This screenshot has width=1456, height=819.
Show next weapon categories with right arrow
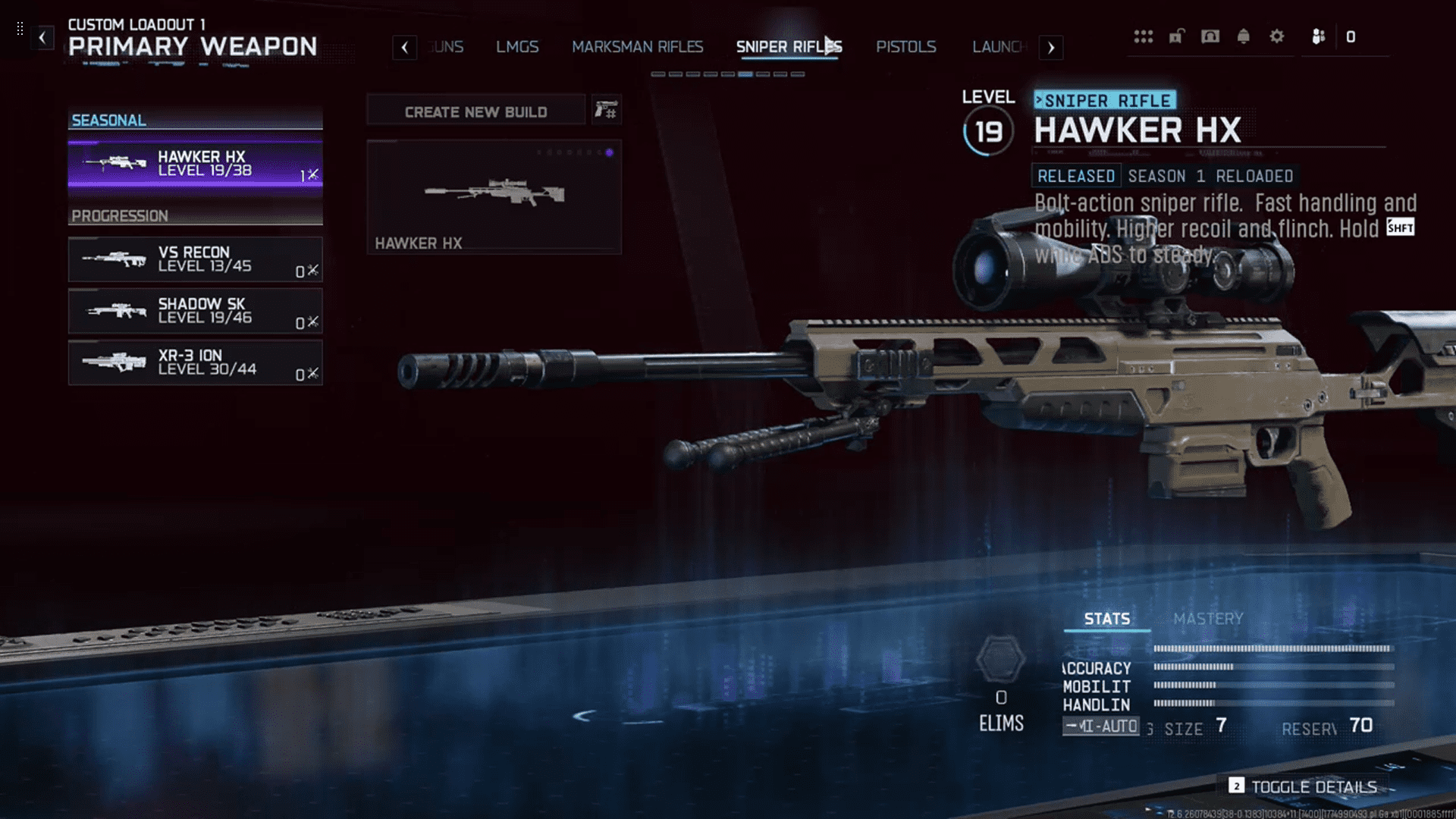tap(1051, 48)
